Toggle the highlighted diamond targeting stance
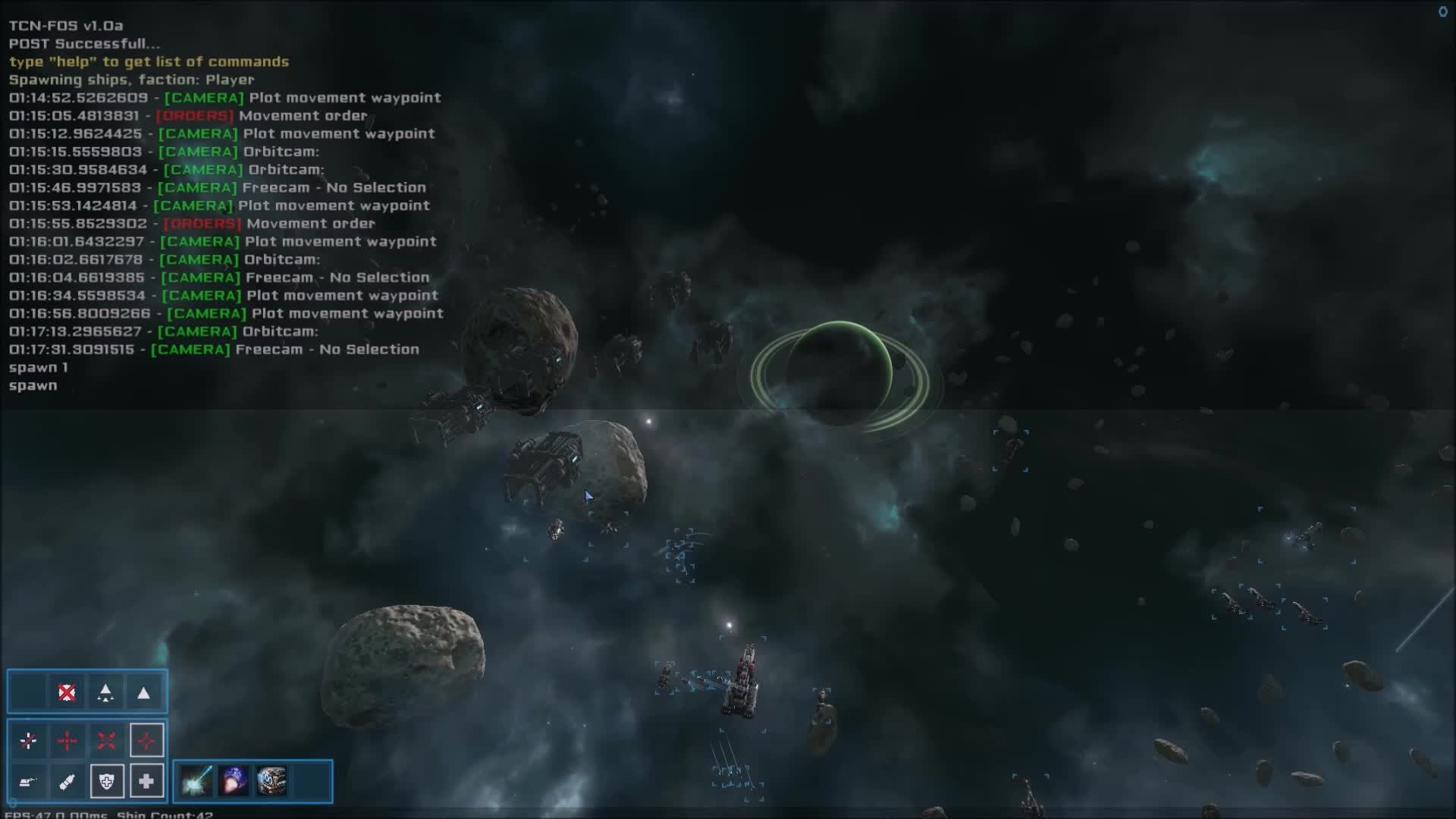Viewport: 1456px width, 819px height. pos(147,741)
